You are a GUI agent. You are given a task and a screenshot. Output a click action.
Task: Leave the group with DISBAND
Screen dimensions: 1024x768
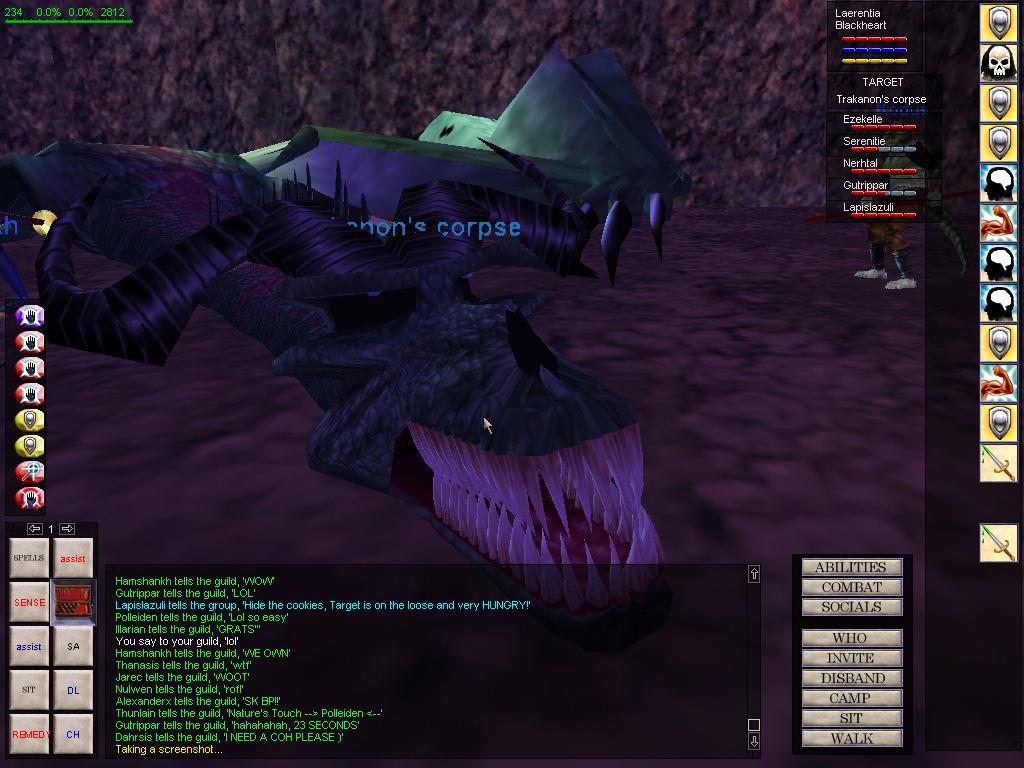pos(851,678)
